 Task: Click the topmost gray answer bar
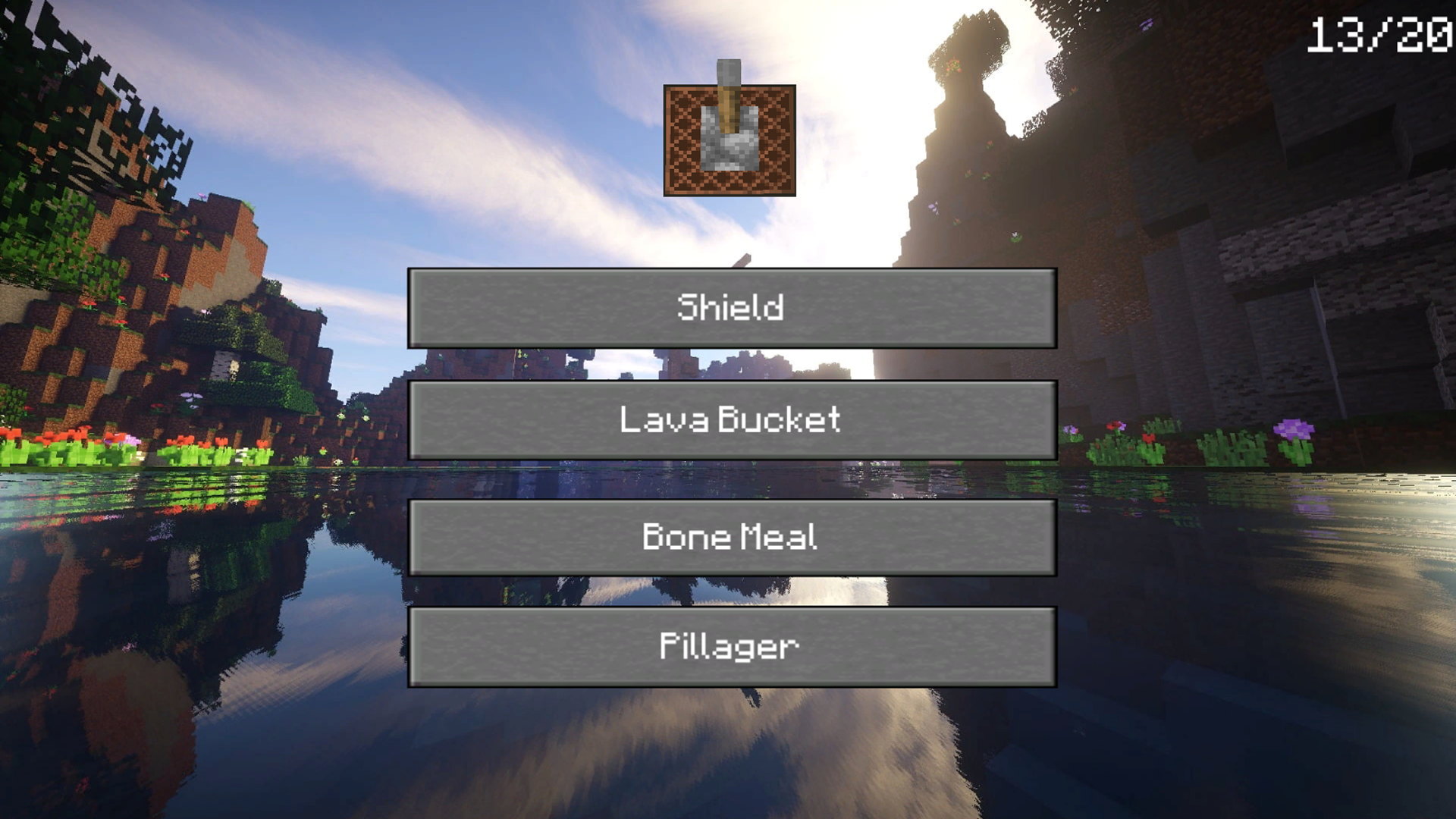point(730,306)
